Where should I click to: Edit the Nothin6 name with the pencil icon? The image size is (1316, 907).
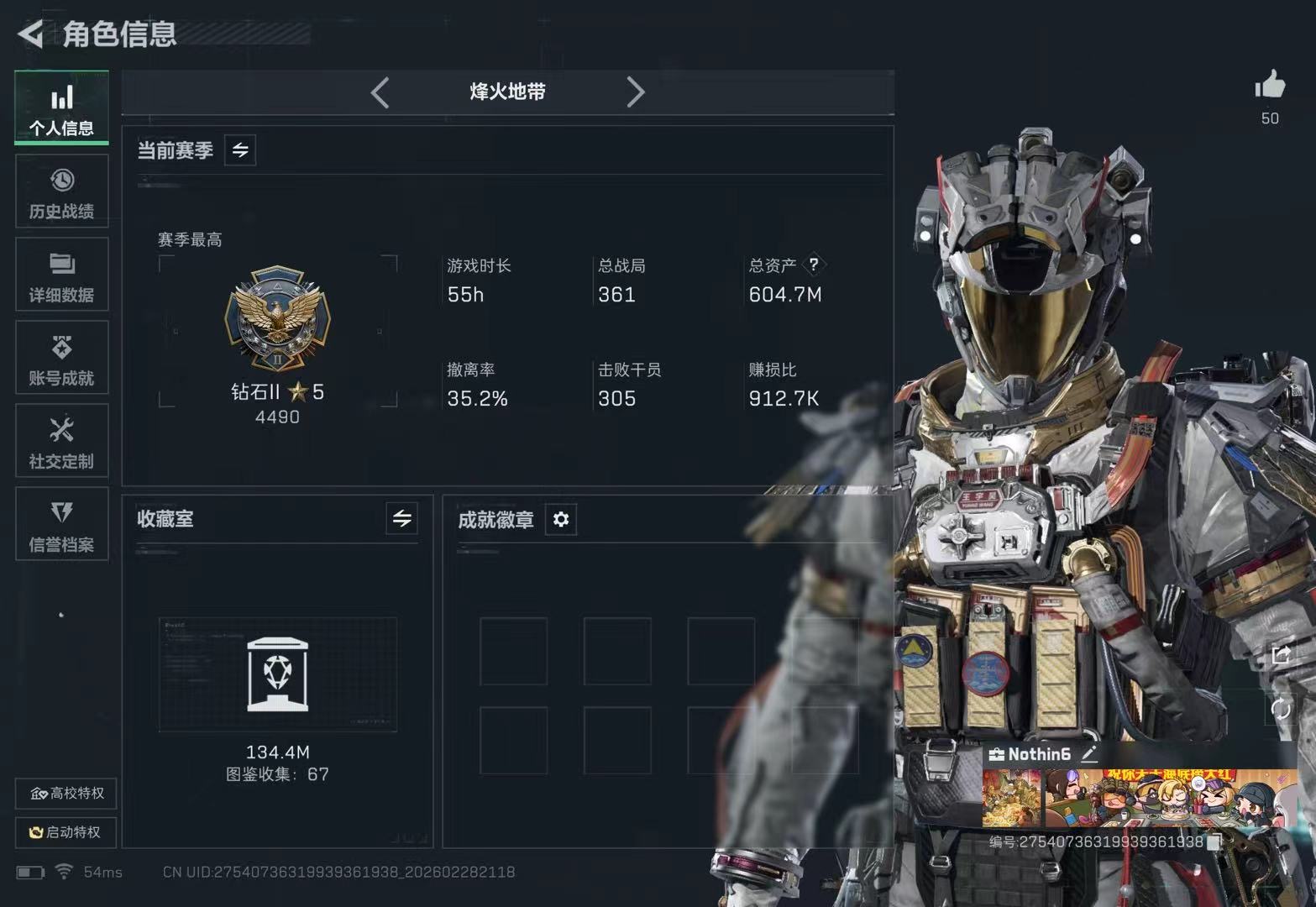pyautogui.click(x=1089, y=753)
